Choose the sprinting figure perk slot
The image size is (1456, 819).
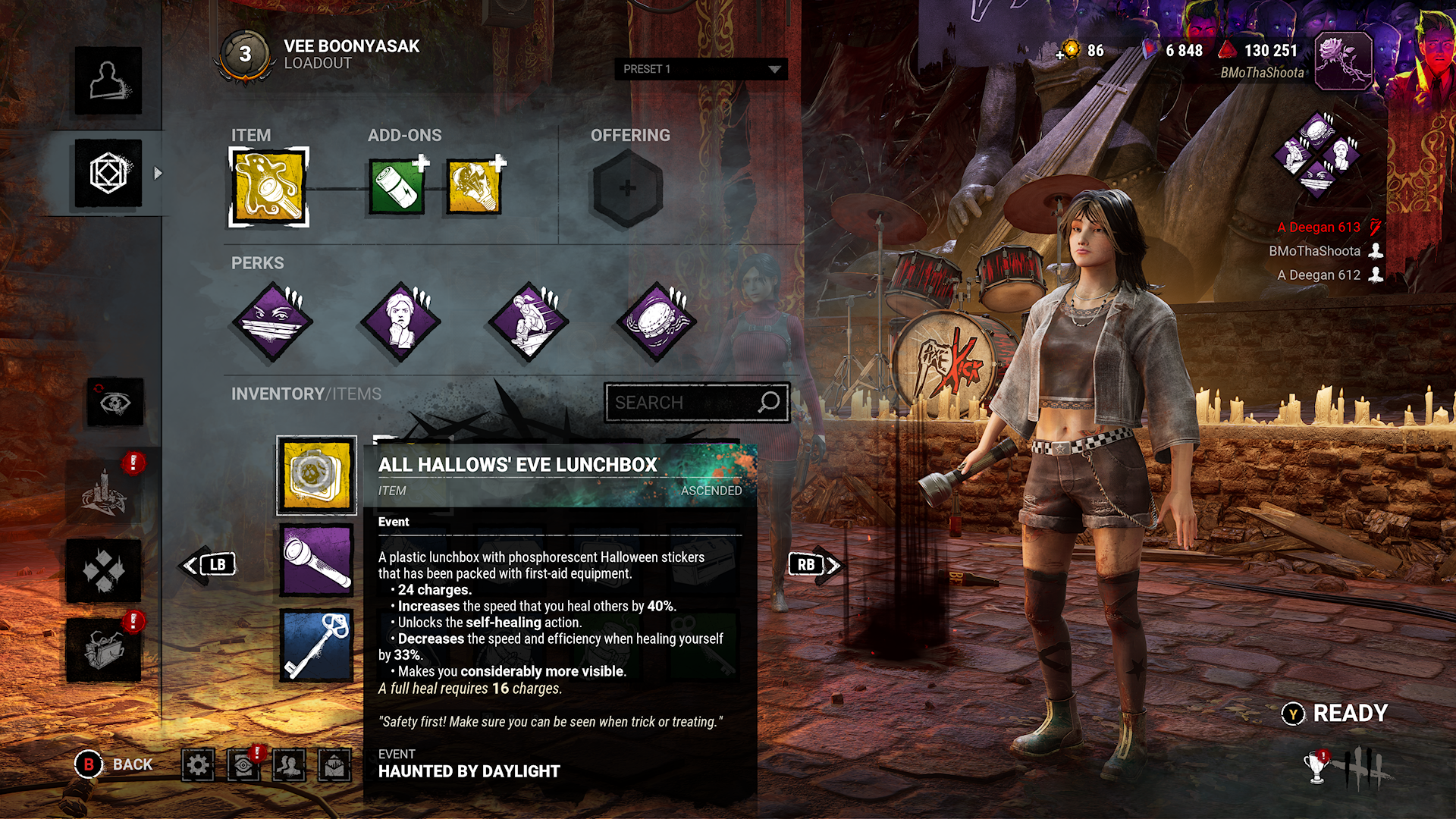pos(529,322)
